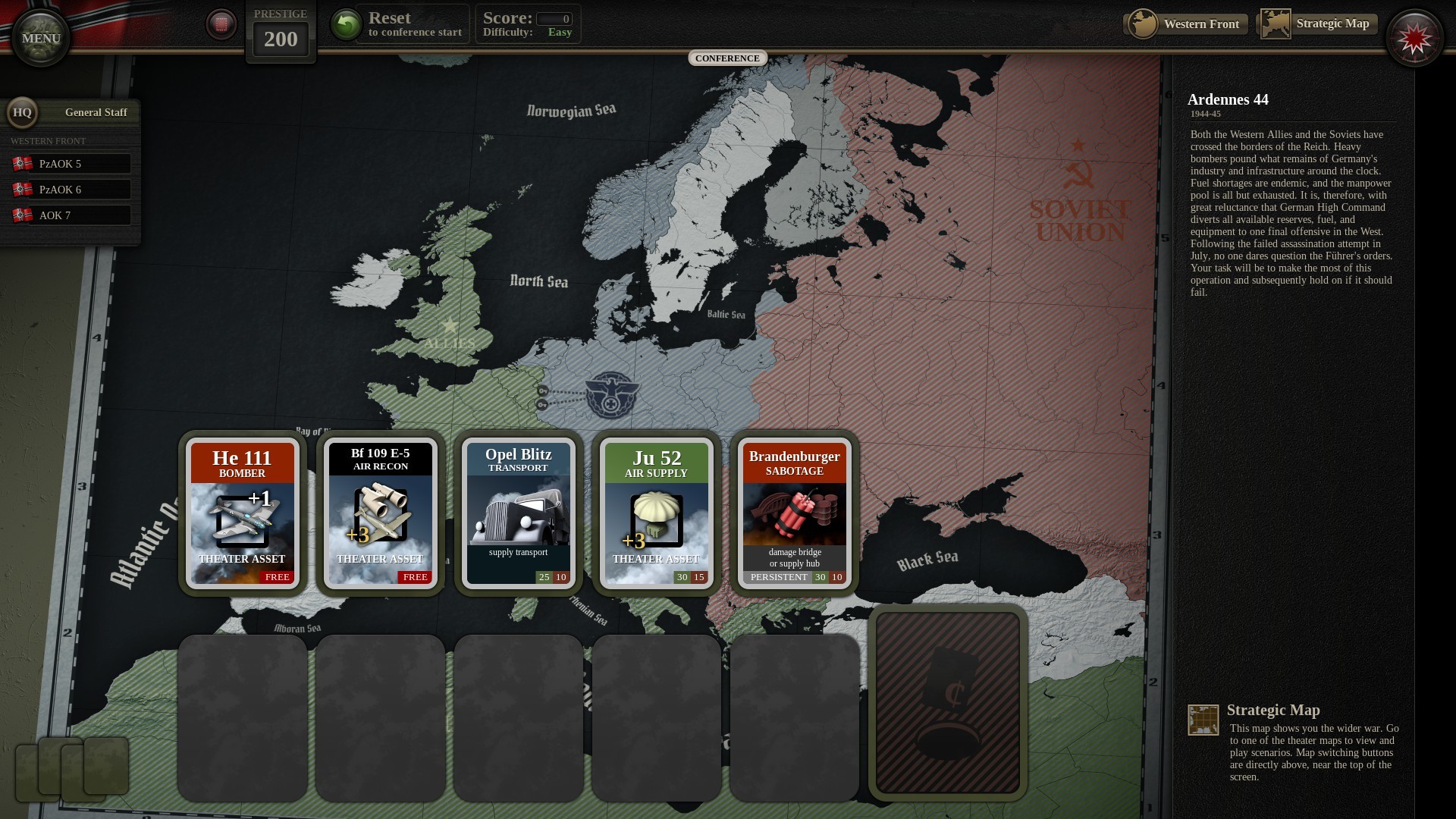Take the Ju 52 Air Supply card
Screen dimensions: 1456x819
[656, 513]
